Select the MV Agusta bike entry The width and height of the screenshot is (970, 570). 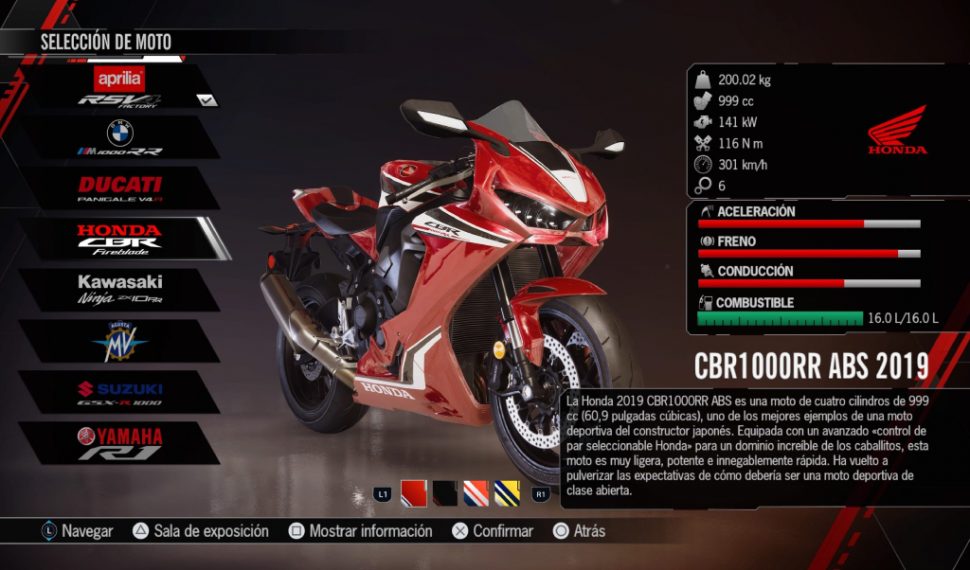click(x=120, y=341)
